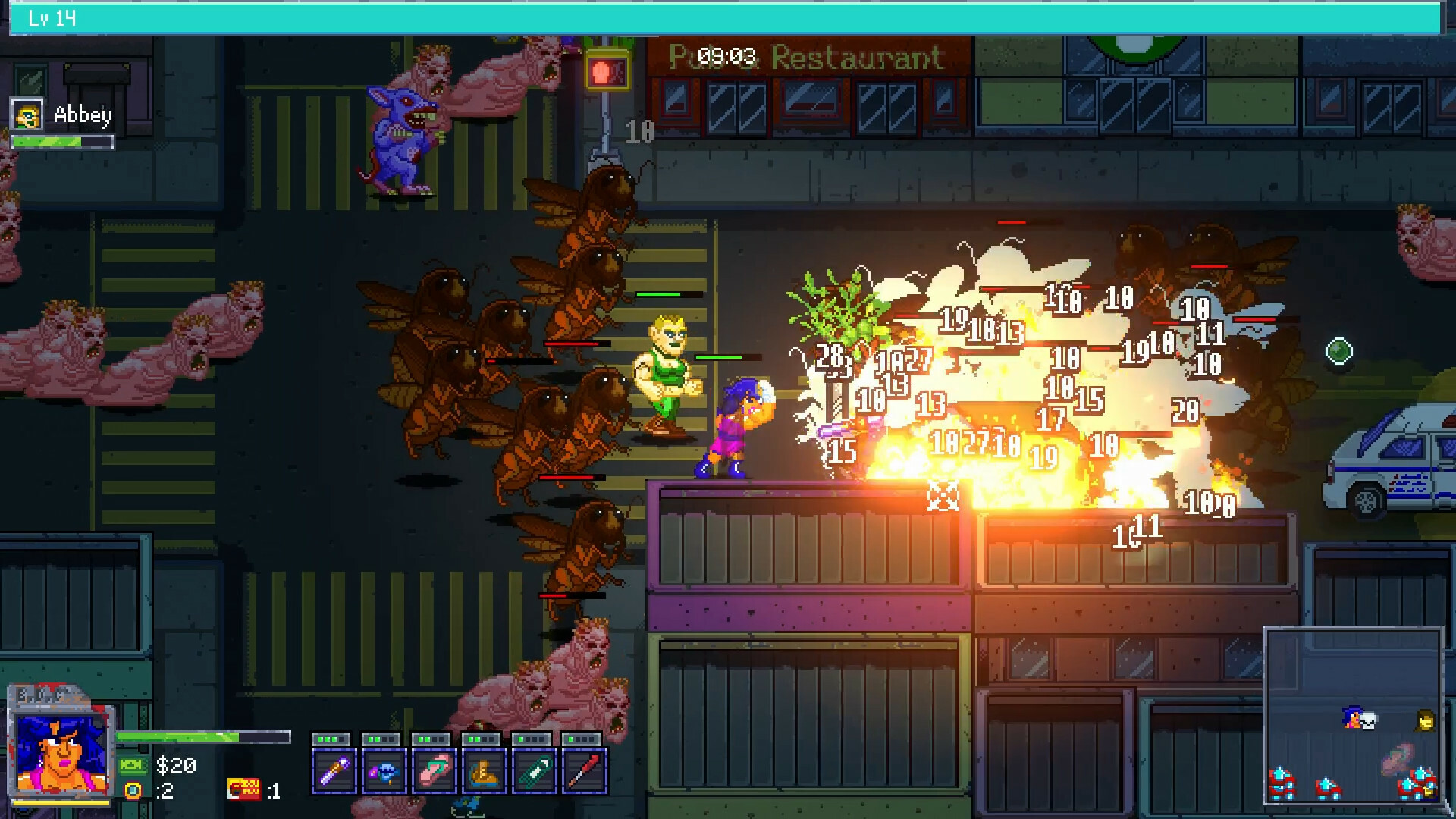Screen dimensions: 1456x819
Task: Click the skull player marker on the minimap
Action: click(x=1368, y=720)
